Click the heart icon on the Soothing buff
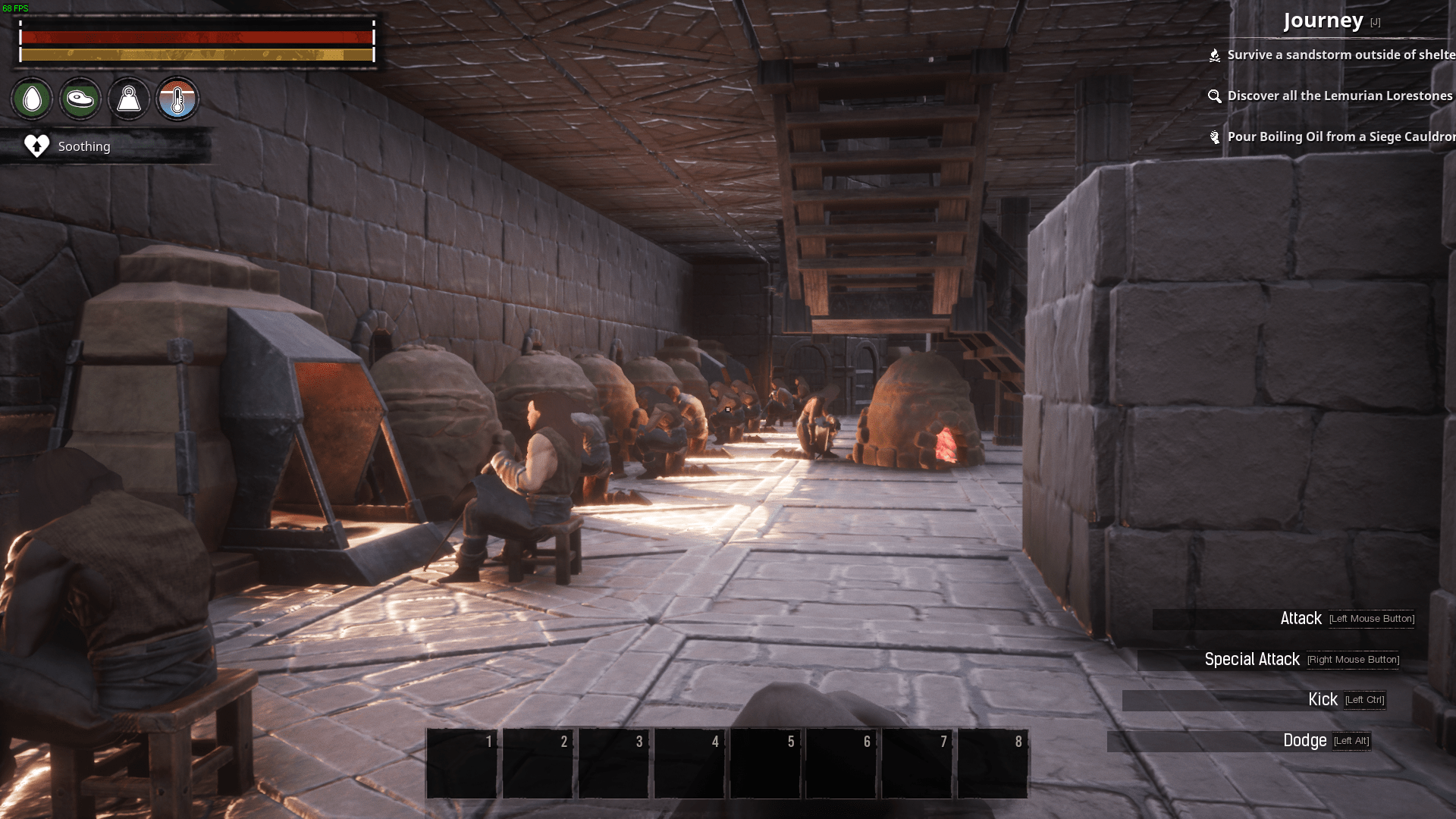 36,146
